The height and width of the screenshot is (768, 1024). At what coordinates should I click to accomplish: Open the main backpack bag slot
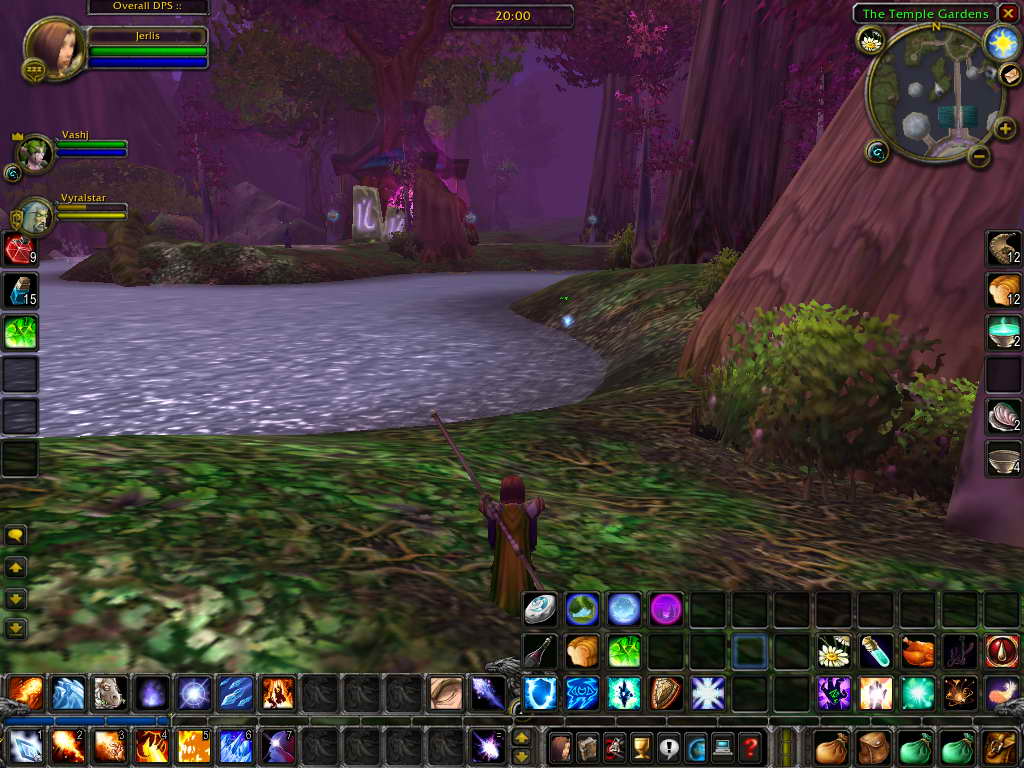[999, 747]
